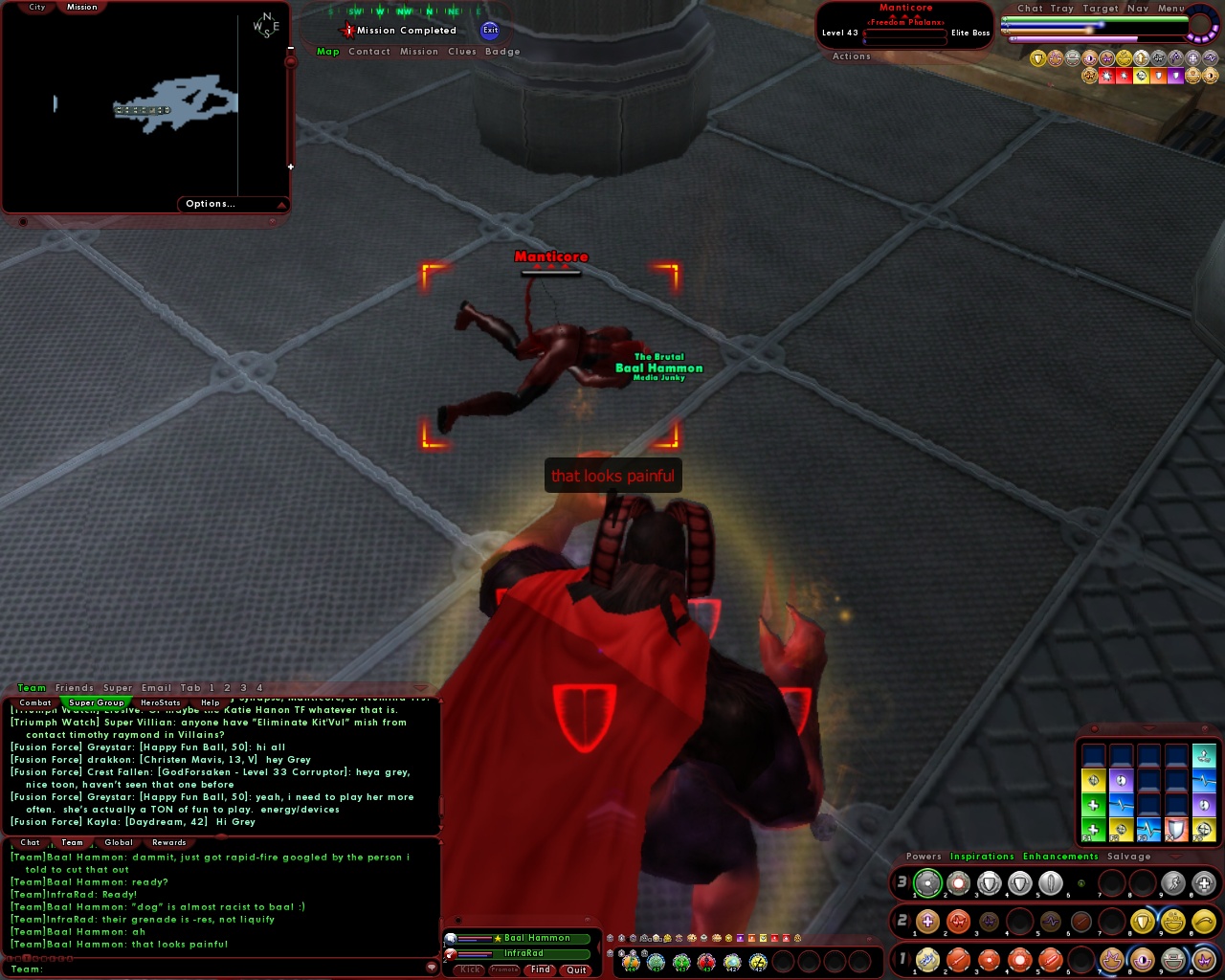Click Quit to leave the team
The image size is (1225, 980).
point(575,969)
